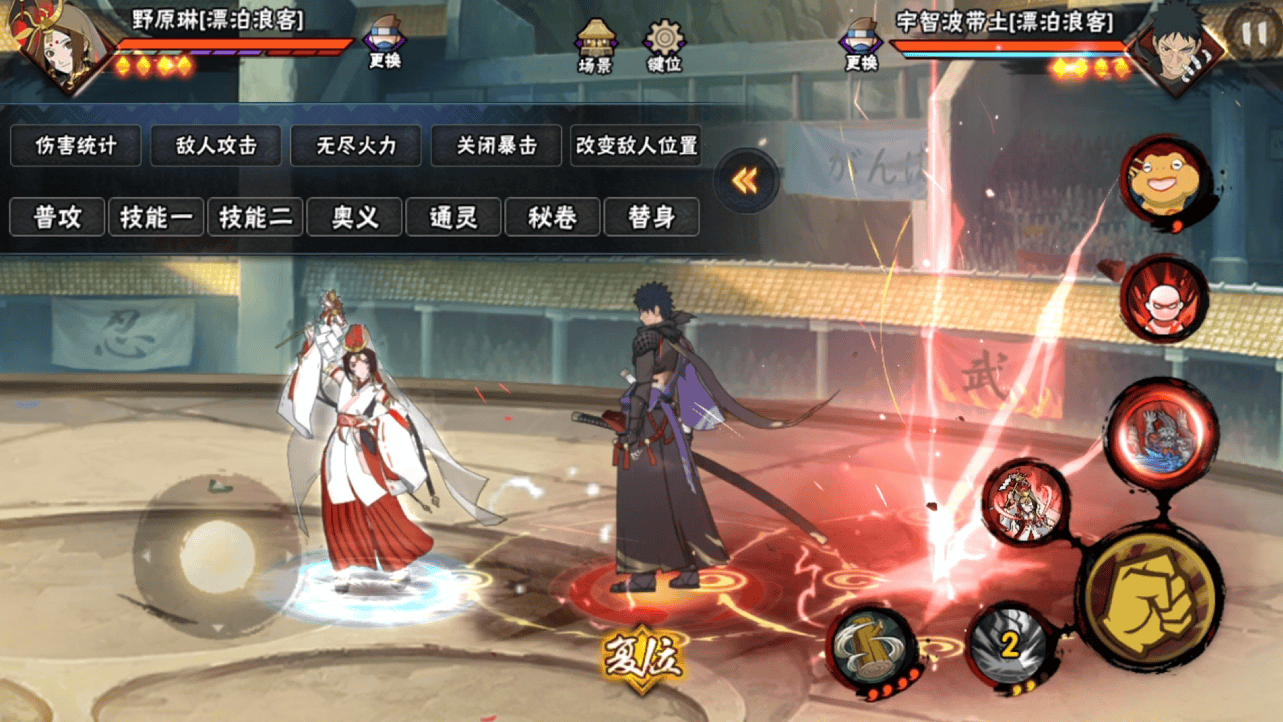Image resolution: width=1283 pixels, height=722 pixels.
Task: Open the 通灵 summon tab
Action: [x=453, y=217]
